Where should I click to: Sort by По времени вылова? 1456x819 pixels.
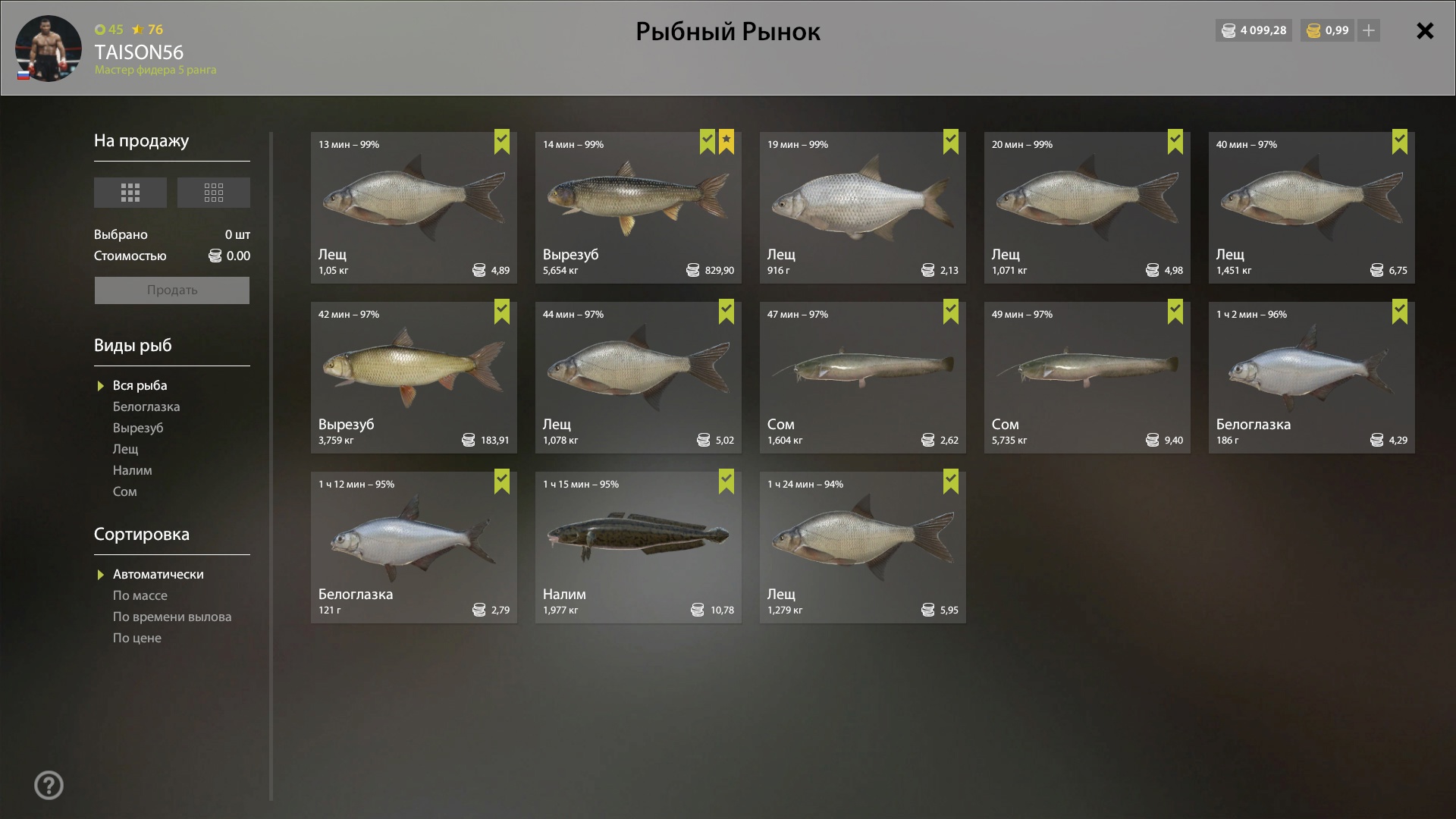[x=172, y=617]
